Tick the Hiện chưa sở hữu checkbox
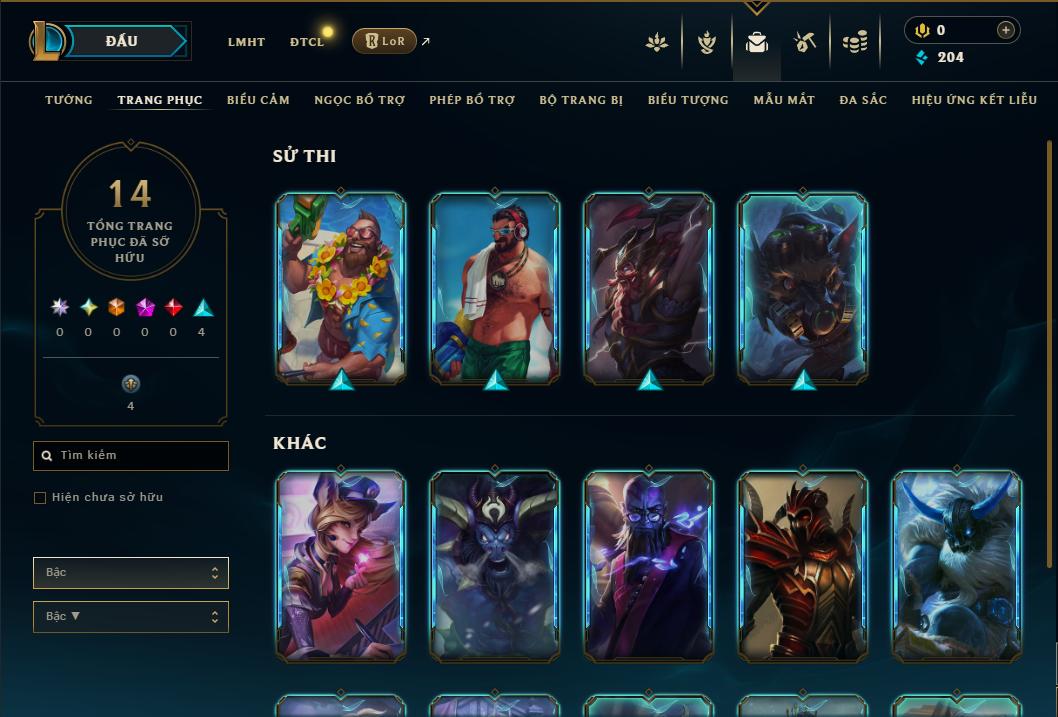The width and height of the screenshot is (1058, 717). [x=40, y=498]
